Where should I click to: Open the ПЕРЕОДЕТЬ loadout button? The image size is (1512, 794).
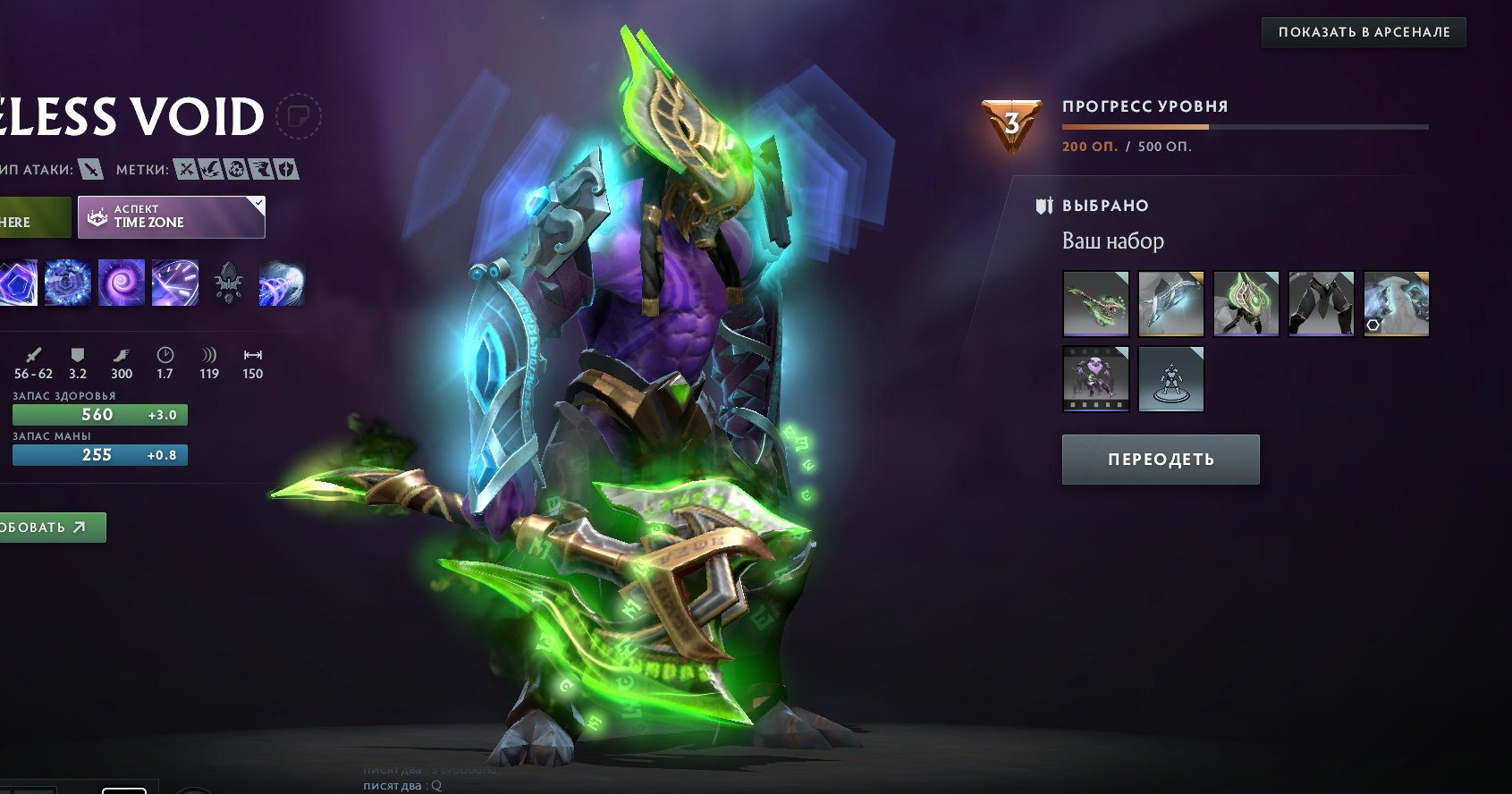pos(1161,460)
